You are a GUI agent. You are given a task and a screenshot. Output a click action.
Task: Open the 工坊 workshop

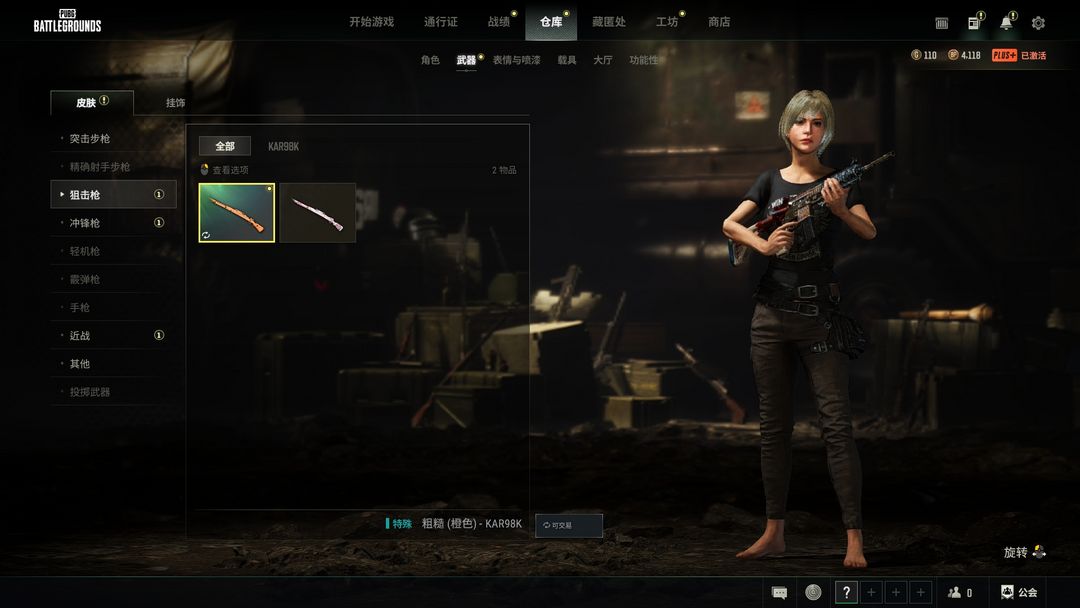[666, 22]
